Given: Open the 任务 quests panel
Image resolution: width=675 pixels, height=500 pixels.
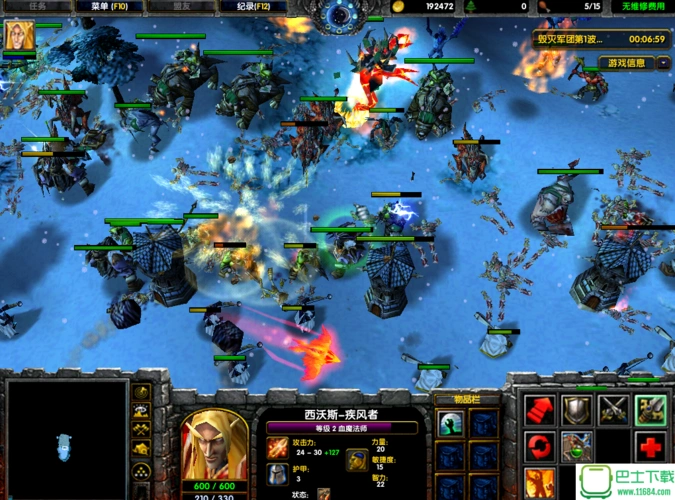Looking at the screenshot, I should (38, 6).
